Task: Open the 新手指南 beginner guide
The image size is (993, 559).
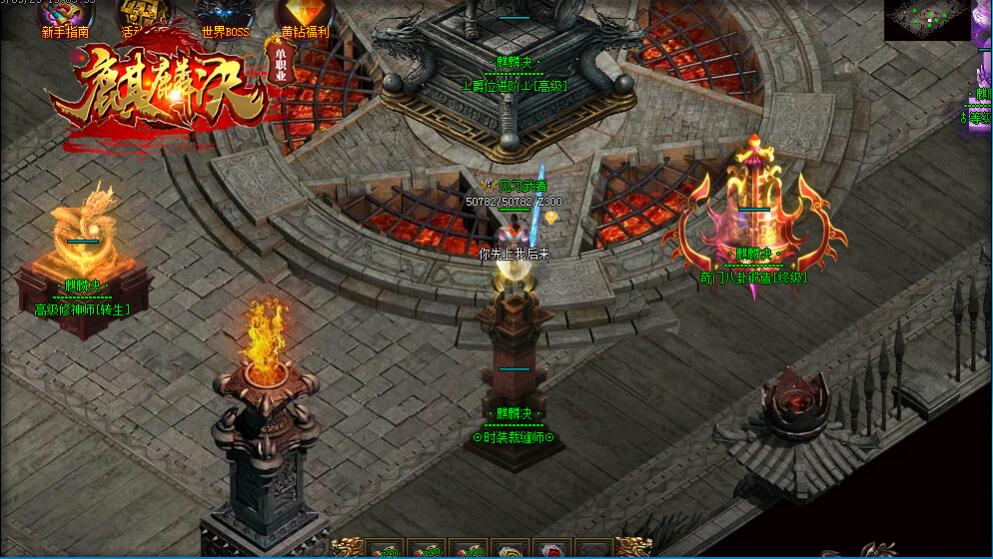Action: [64, 16]
